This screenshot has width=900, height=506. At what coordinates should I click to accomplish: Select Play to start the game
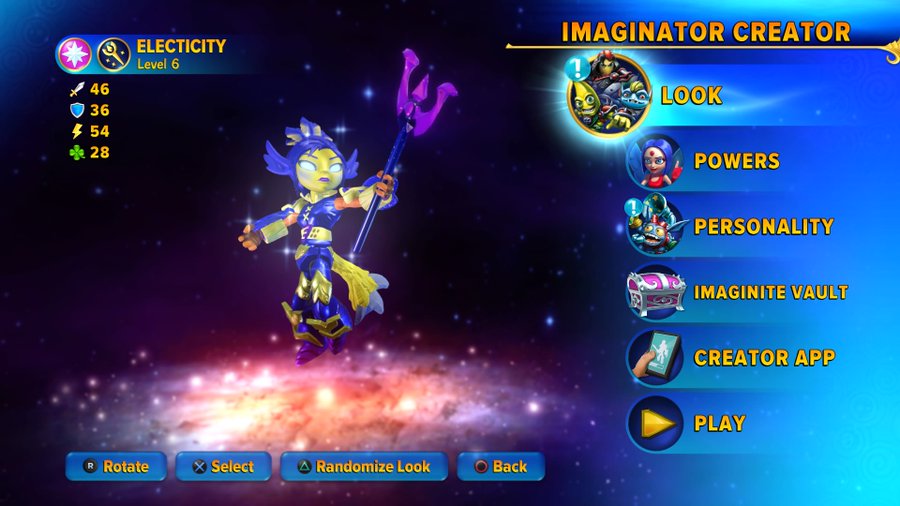click(x=719, y=423)
